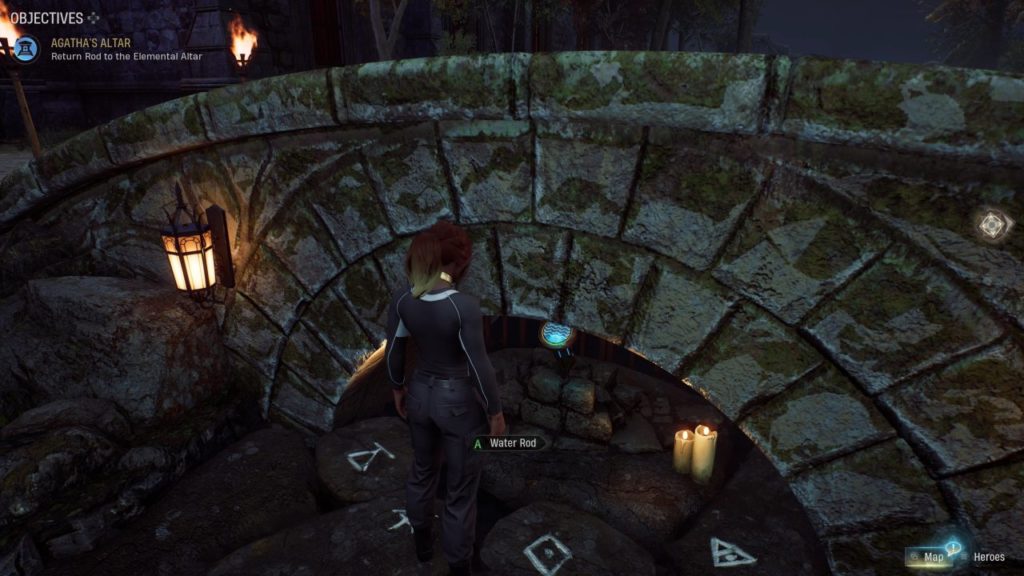The height and width of the screenshot is (576, 1024).
Task: Click the glowing diamond waypoint marker
Action: pyautogui.click(x=991, y=226)
